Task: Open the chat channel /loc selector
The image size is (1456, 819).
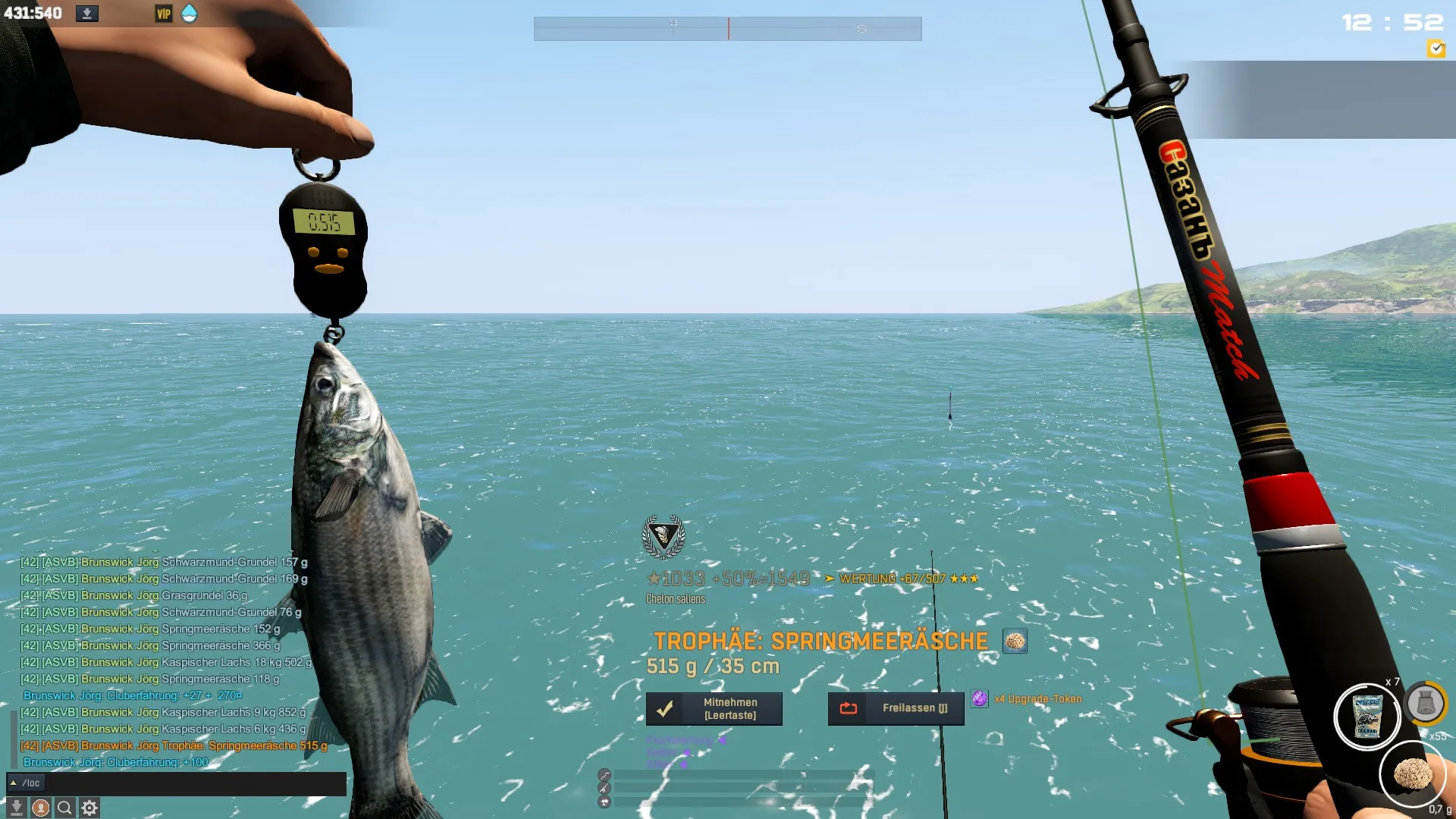Action: (26, 783)
